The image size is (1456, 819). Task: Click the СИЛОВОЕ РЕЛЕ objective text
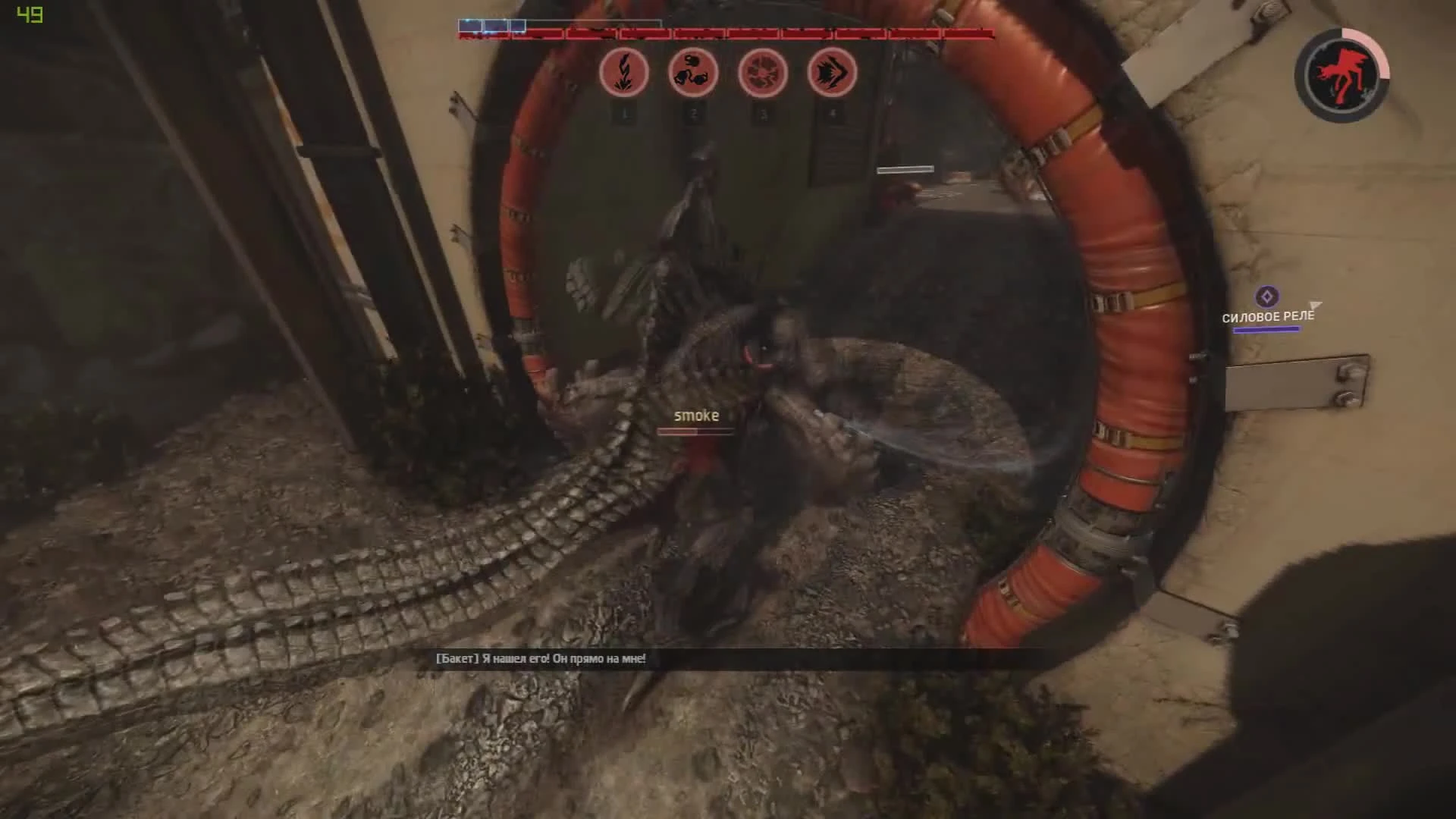[1269, 316]
